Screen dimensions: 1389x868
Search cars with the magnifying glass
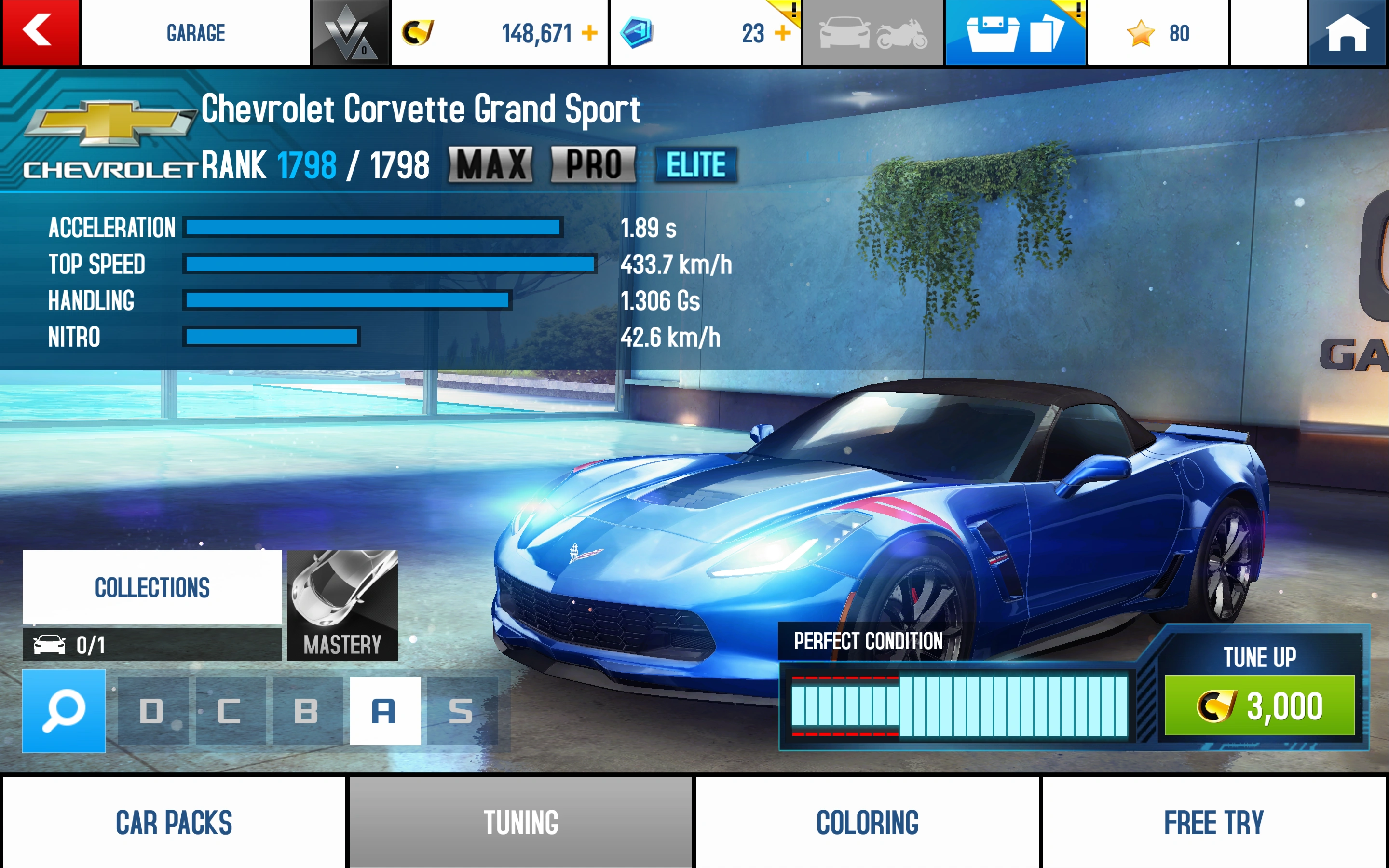(64, 711)
